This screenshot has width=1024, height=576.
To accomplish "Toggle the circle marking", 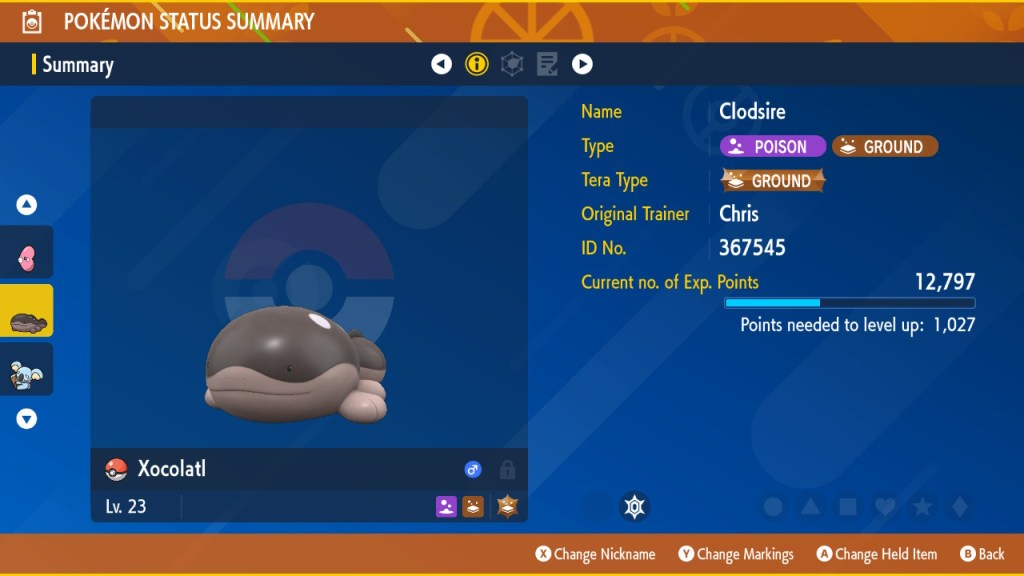I will tap(773, 507).
